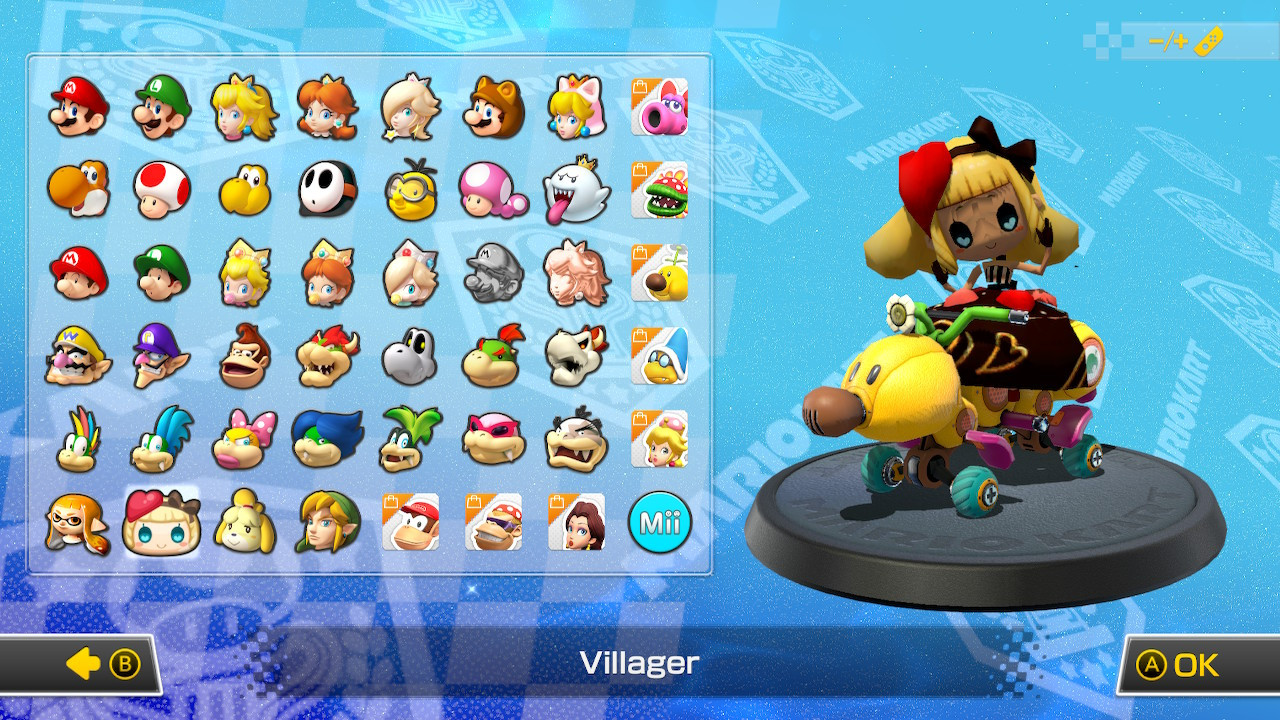
Task: Select Inkling Girl in the bottom row
Action: click(x=75, y=520)
